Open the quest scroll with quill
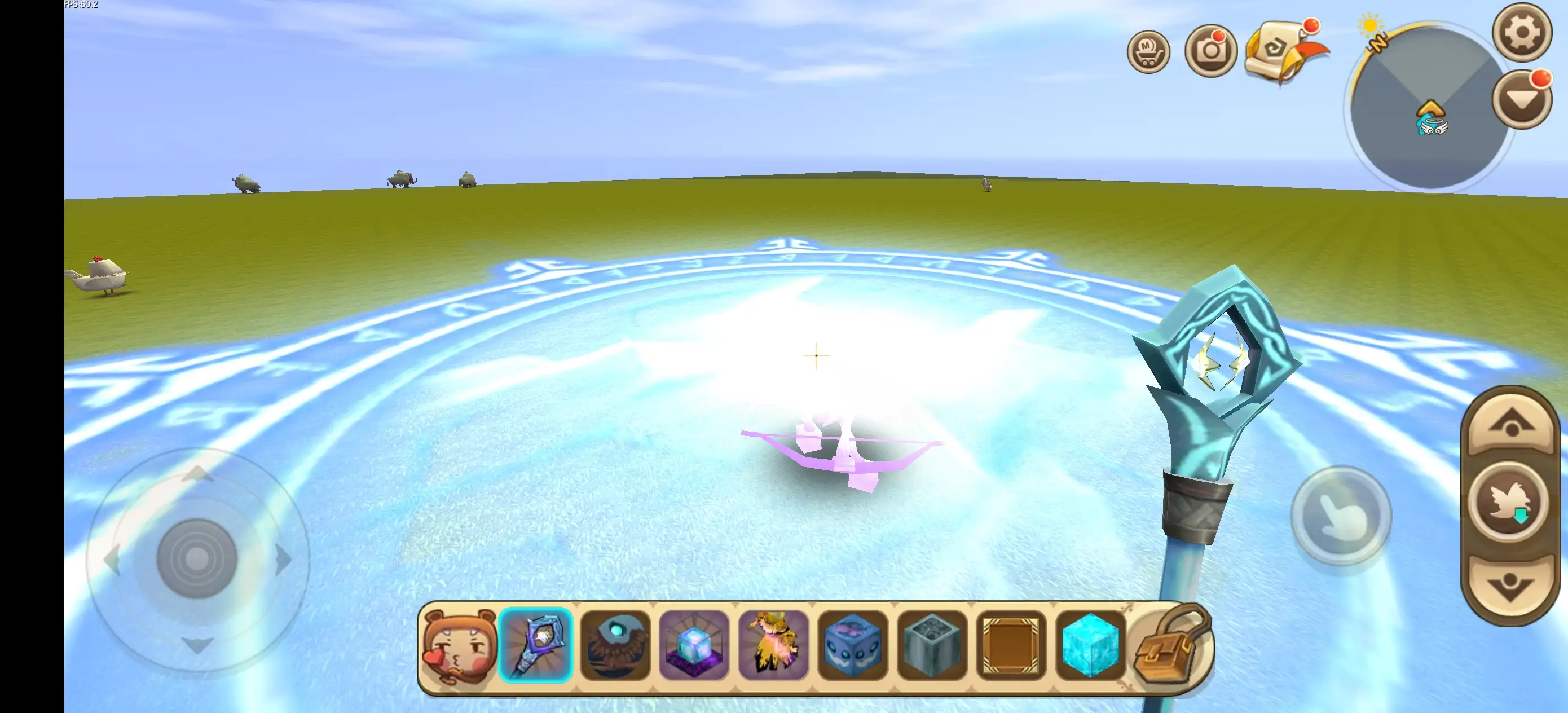Screen dimensions: 1568x713 pyautogui.click(x=1281, y=51)
